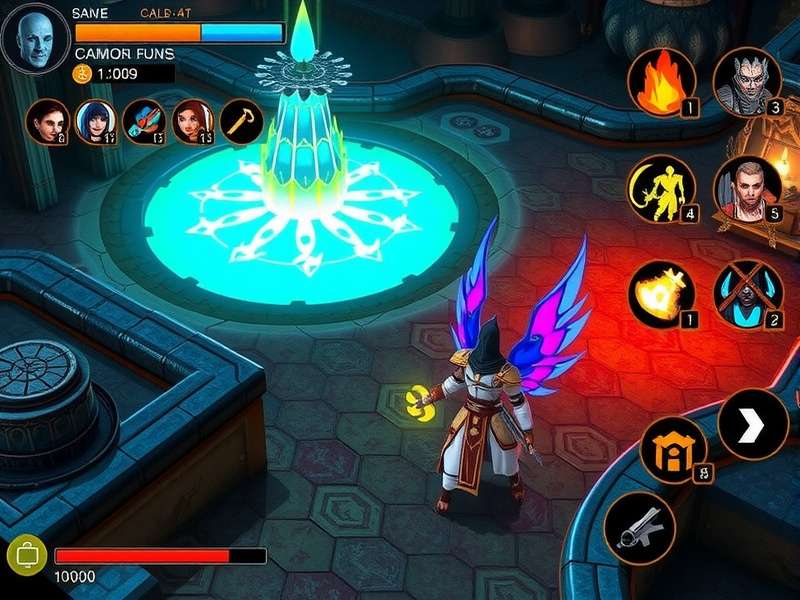Select the bearded man portrait skill
800x600 pixels.
pyautogui.click(x=747, y=188)
